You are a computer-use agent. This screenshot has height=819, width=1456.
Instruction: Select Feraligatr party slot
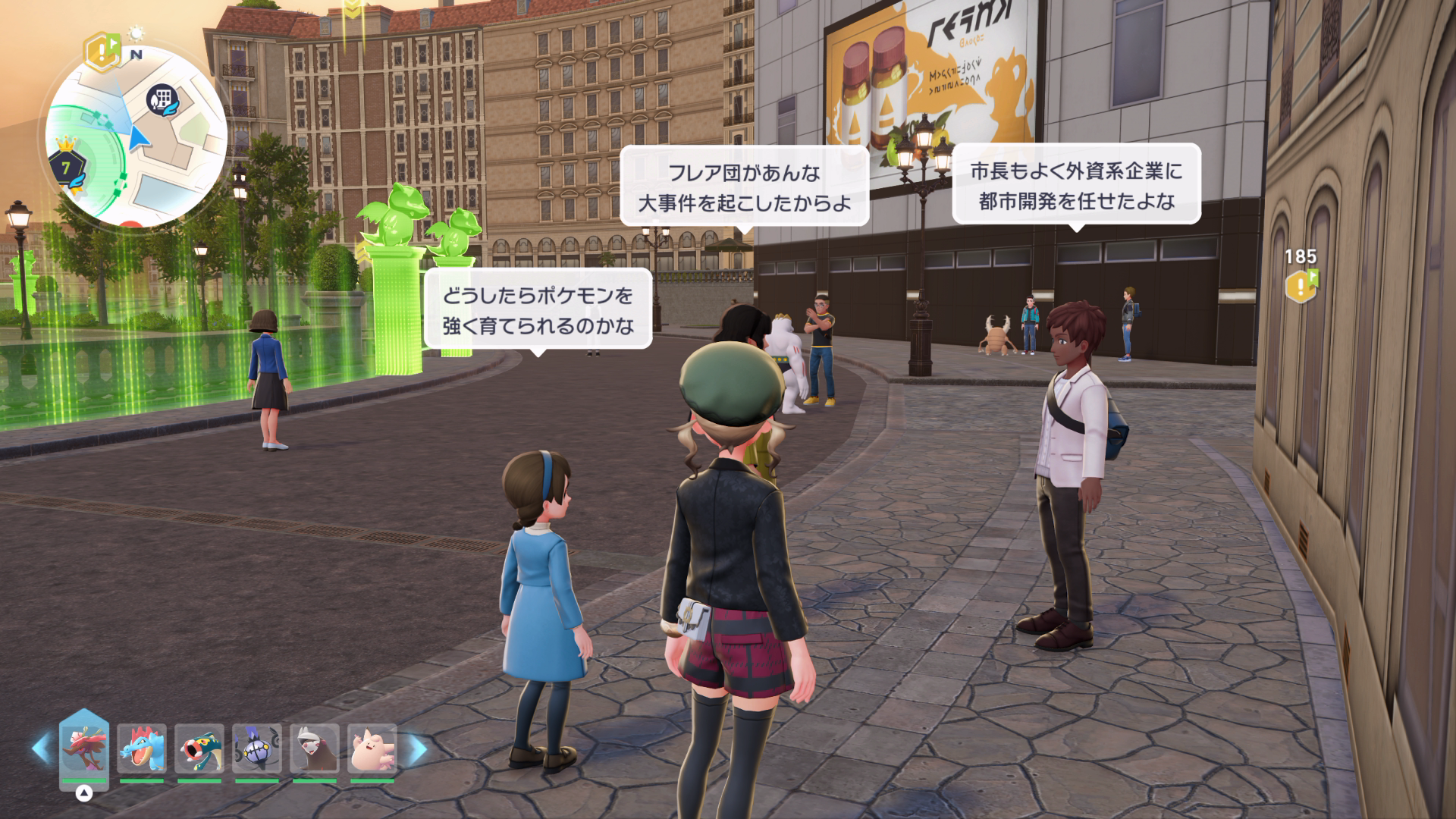142,749
